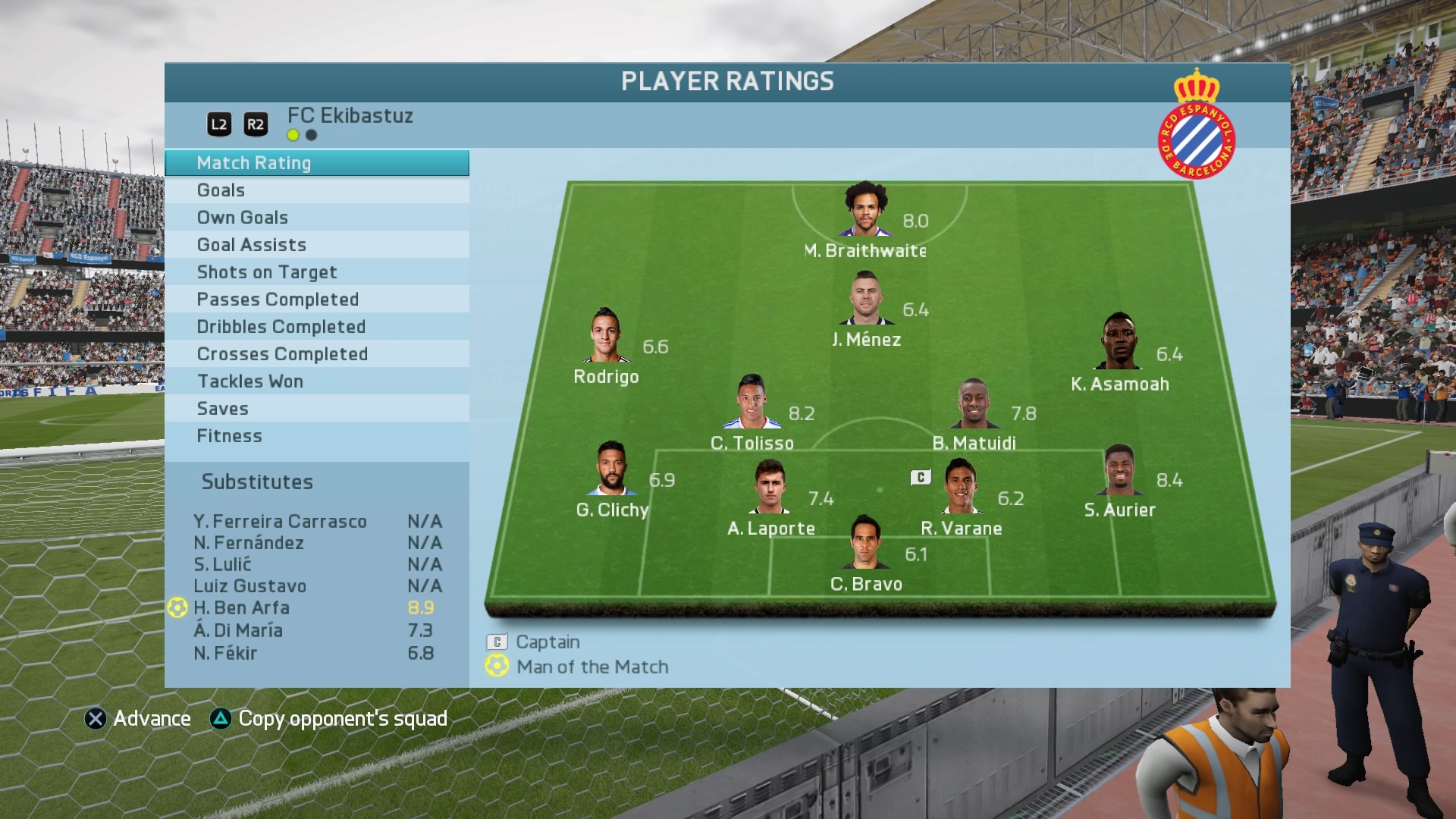
Task: Select the Fitness stat row
Action: pyautogui.click(x=316, y=436)
